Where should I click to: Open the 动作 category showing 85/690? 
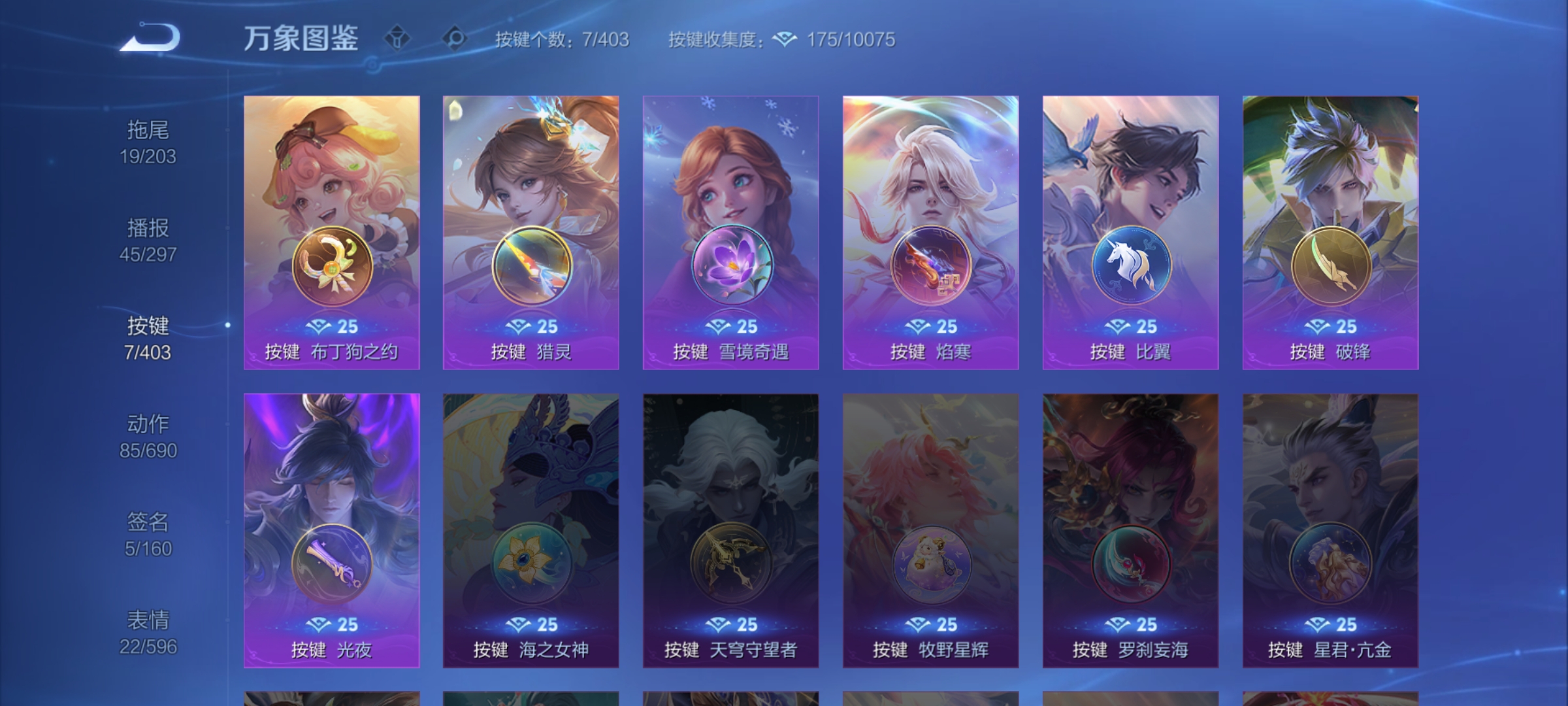pyautogui.click(x=148, y=436)
